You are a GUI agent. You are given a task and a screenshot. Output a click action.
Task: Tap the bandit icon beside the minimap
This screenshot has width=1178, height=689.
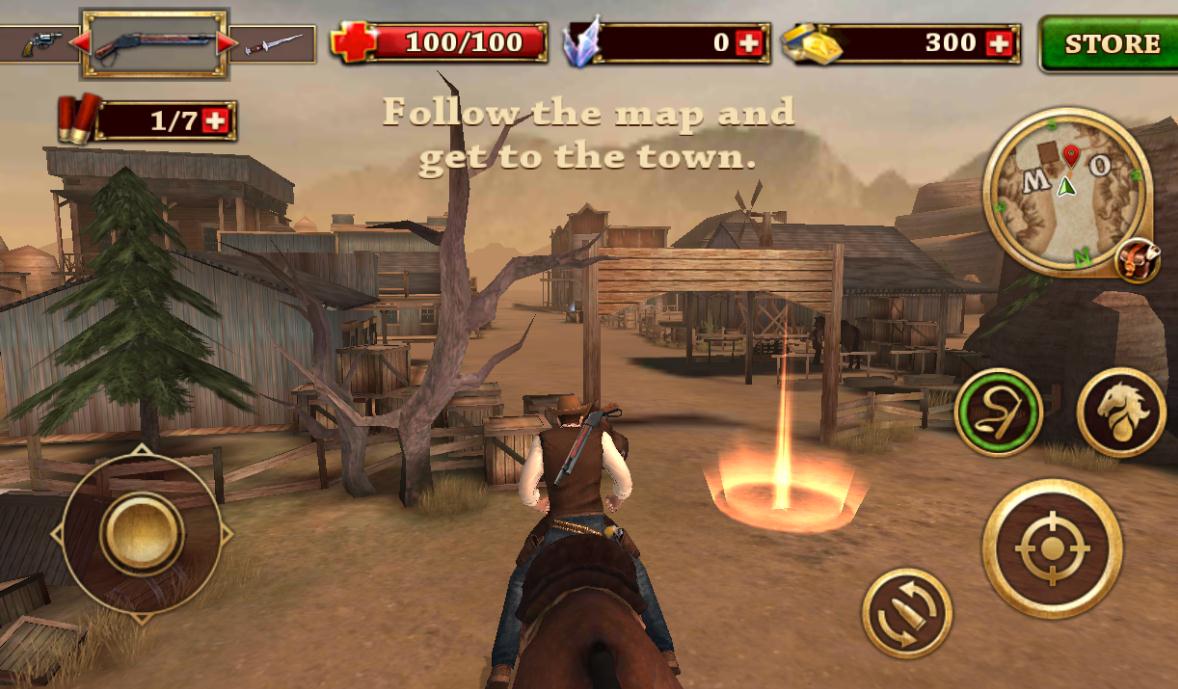(1139, 261)
